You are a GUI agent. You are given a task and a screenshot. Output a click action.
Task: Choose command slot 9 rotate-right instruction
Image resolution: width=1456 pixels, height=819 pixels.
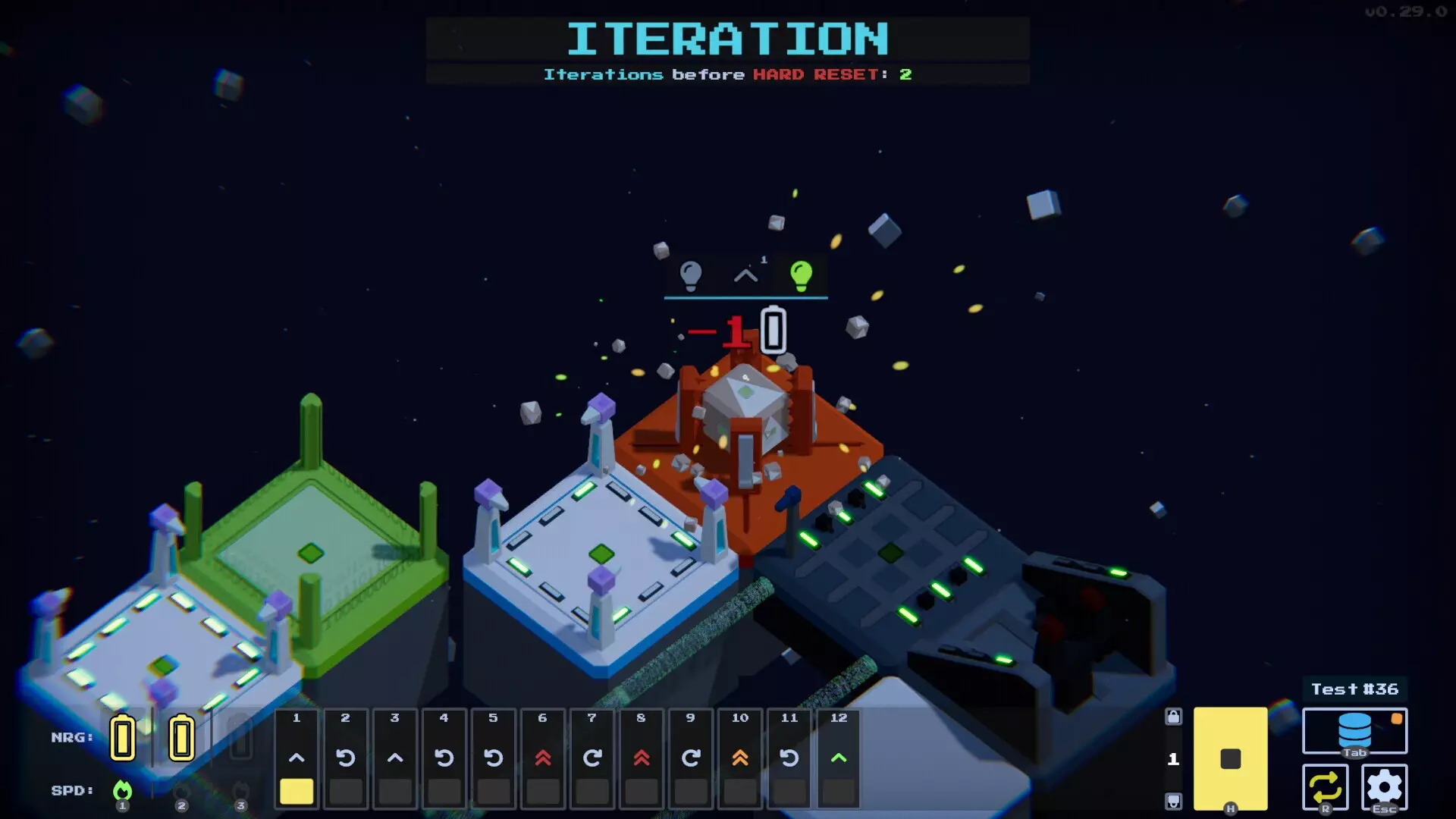(691, 758)
